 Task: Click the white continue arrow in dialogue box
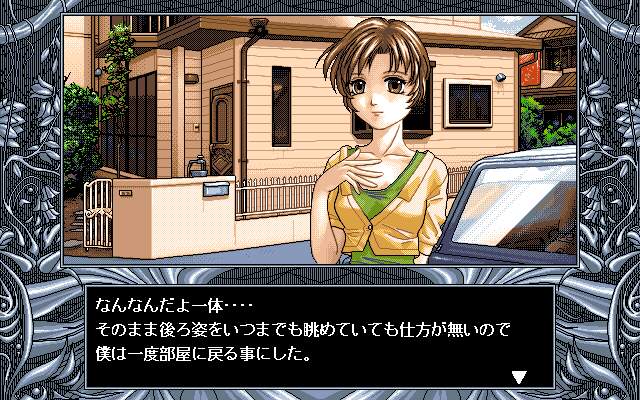coord(518,377)
